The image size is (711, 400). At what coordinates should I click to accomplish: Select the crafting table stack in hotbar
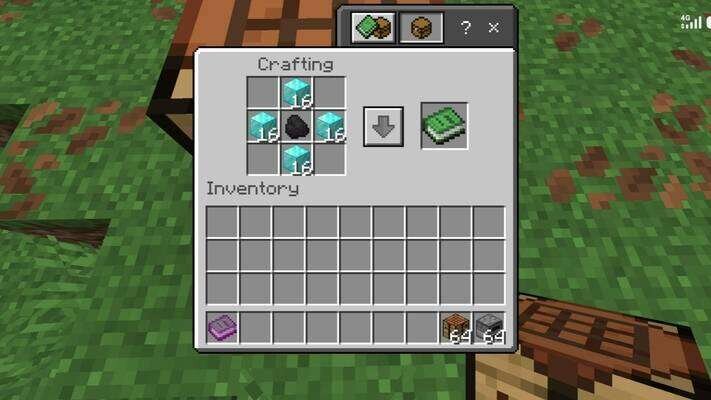(456, 327)
